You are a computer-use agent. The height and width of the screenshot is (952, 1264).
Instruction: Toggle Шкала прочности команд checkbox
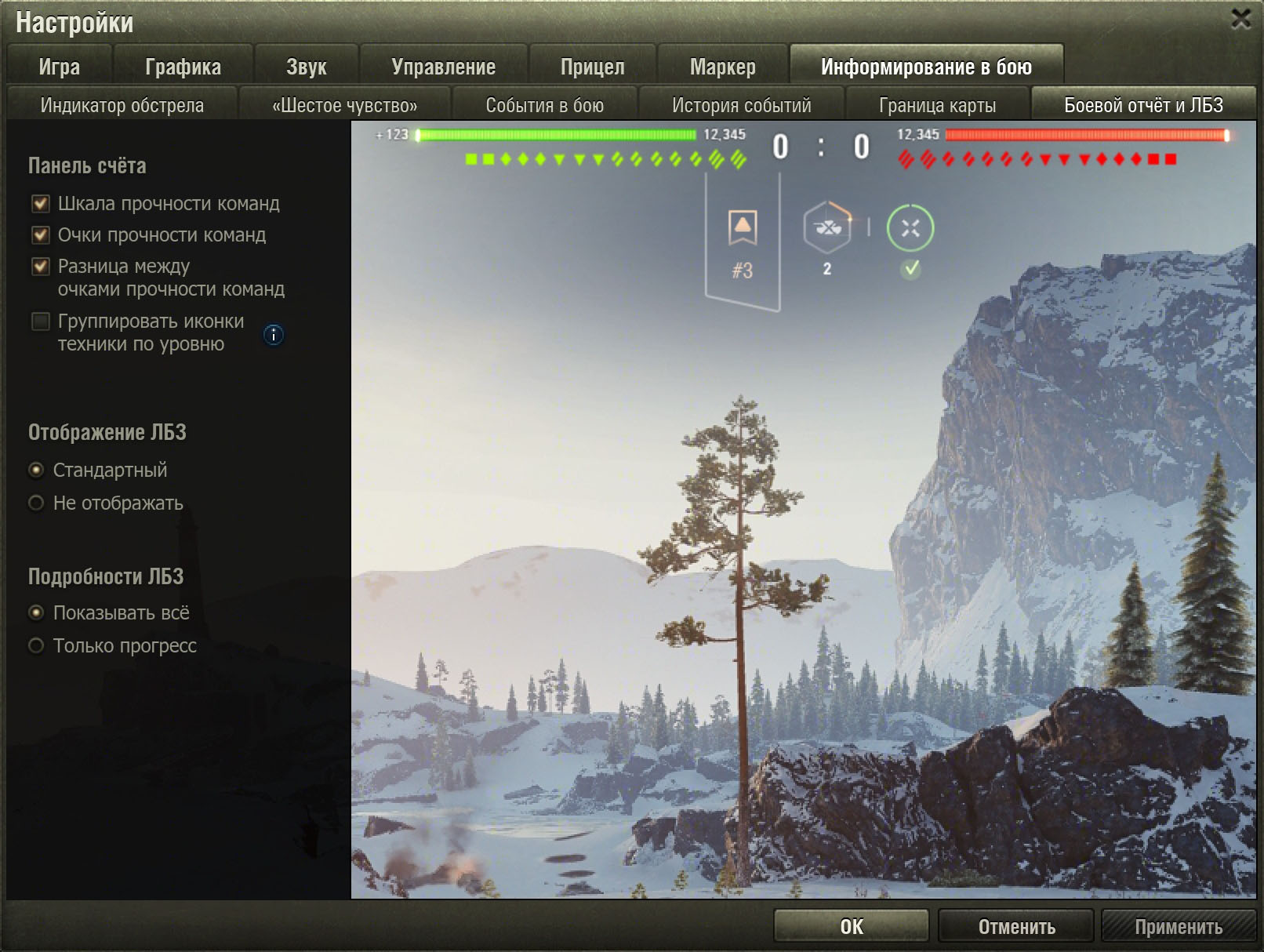(x=41, y=204)
